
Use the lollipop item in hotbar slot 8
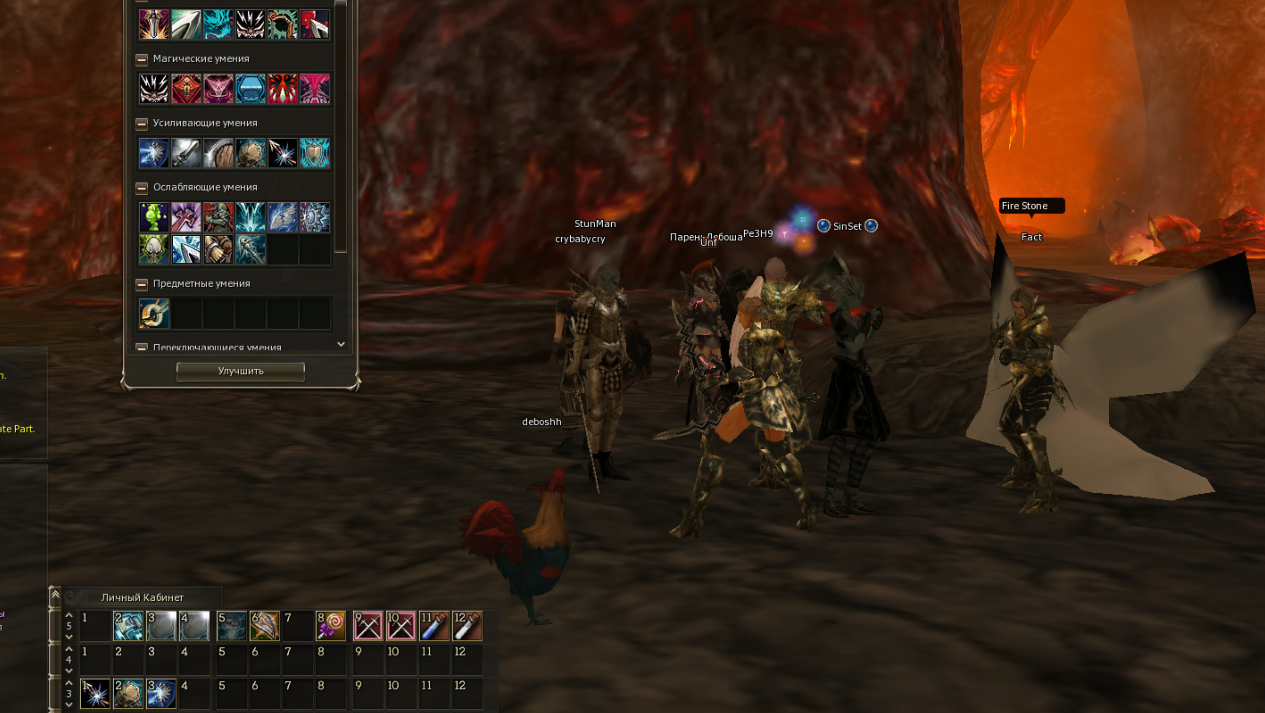[331, 626]
